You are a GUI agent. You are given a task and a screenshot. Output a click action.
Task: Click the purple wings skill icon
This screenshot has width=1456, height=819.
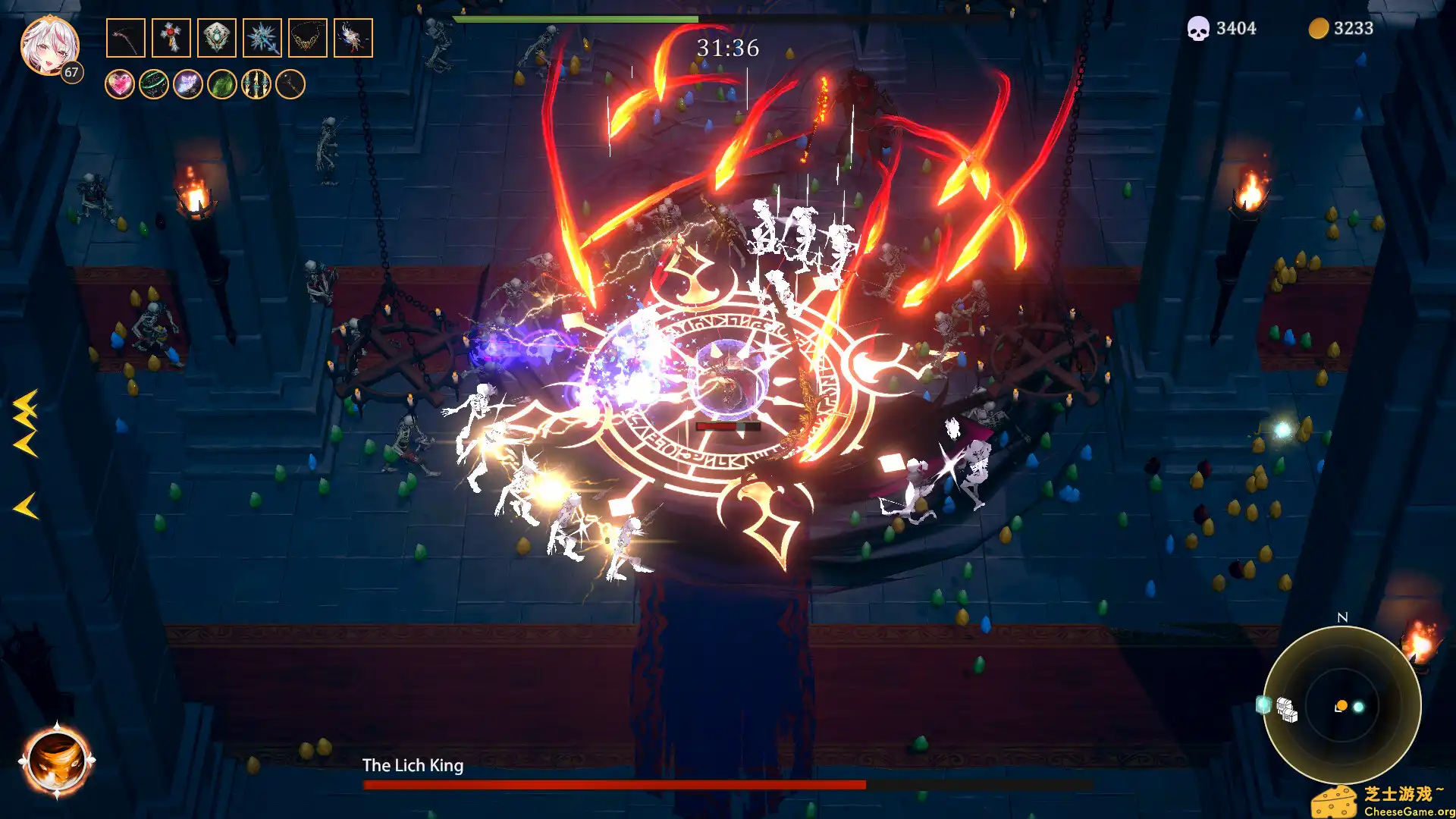[188, 85]
